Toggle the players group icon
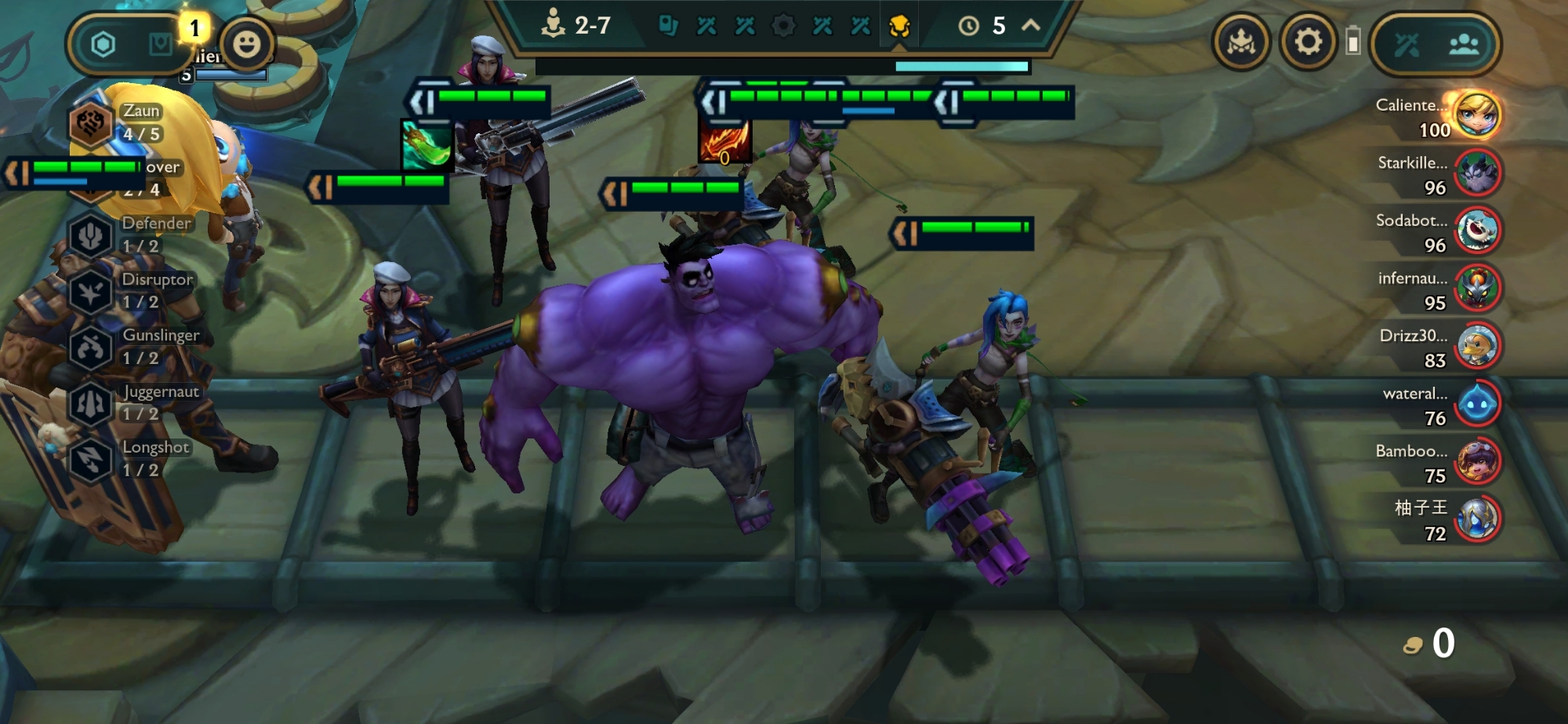Screen dimensions: 1568x724 [x=1463, y=45]
